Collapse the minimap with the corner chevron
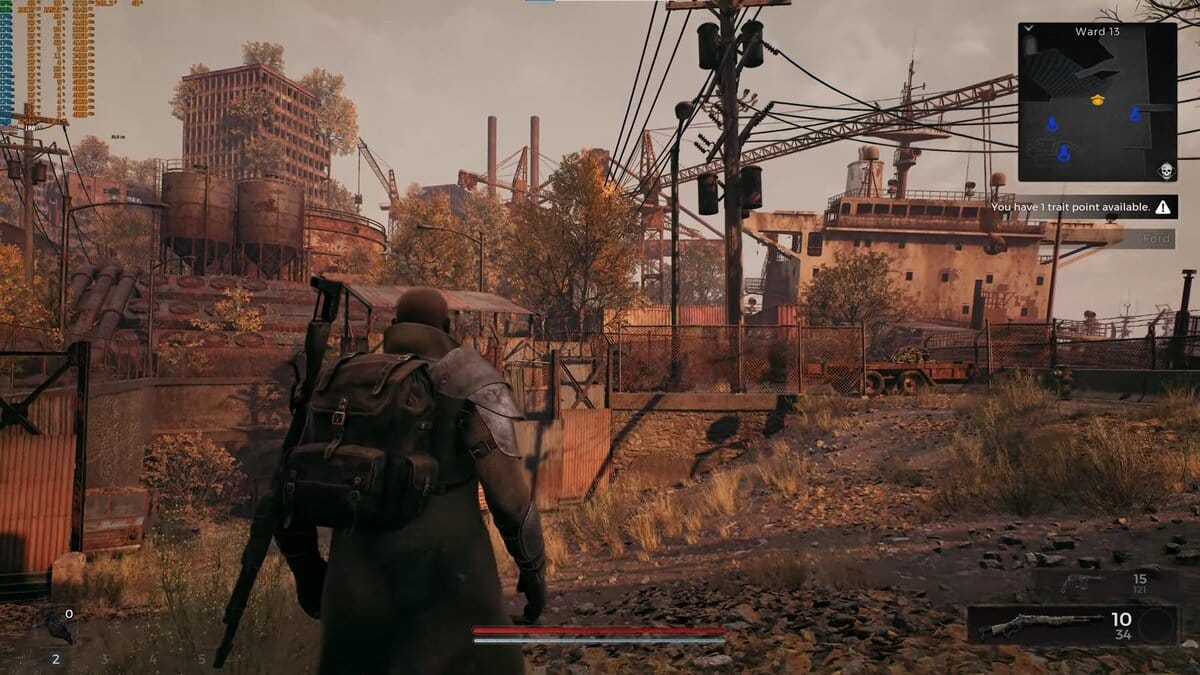Viewport: 1200px width, 675px height. [x=1029, y=29]
